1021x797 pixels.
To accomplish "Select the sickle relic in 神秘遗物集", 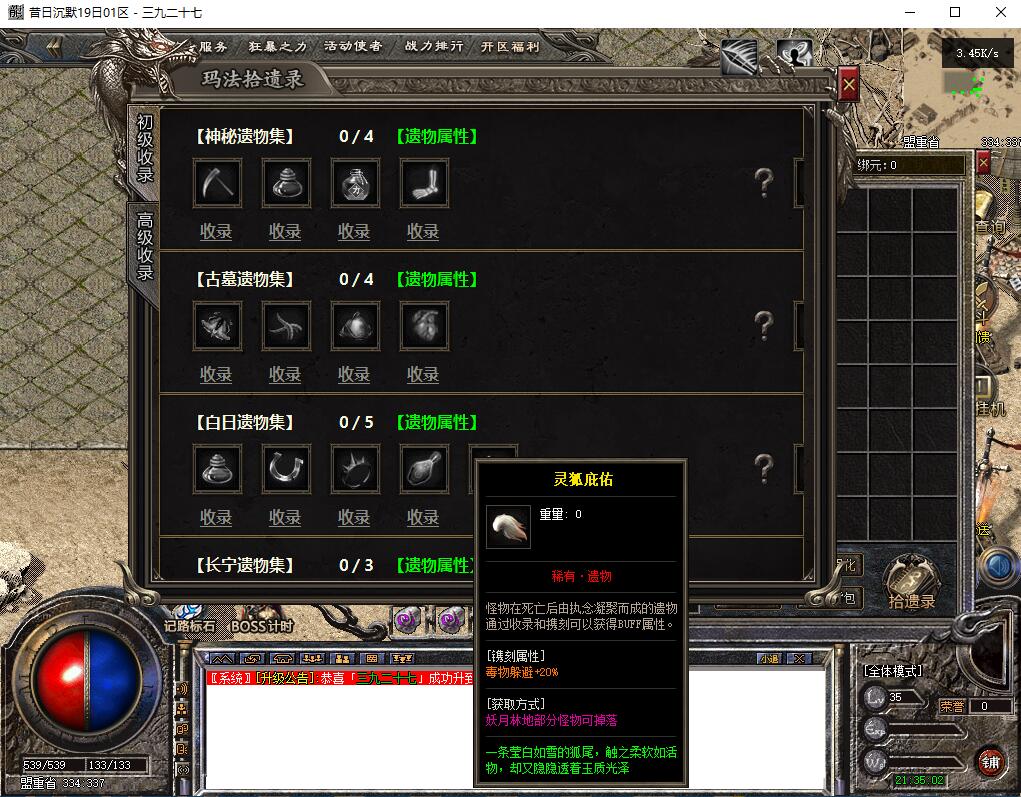I will pyautogui.click(x=217, y=183).
